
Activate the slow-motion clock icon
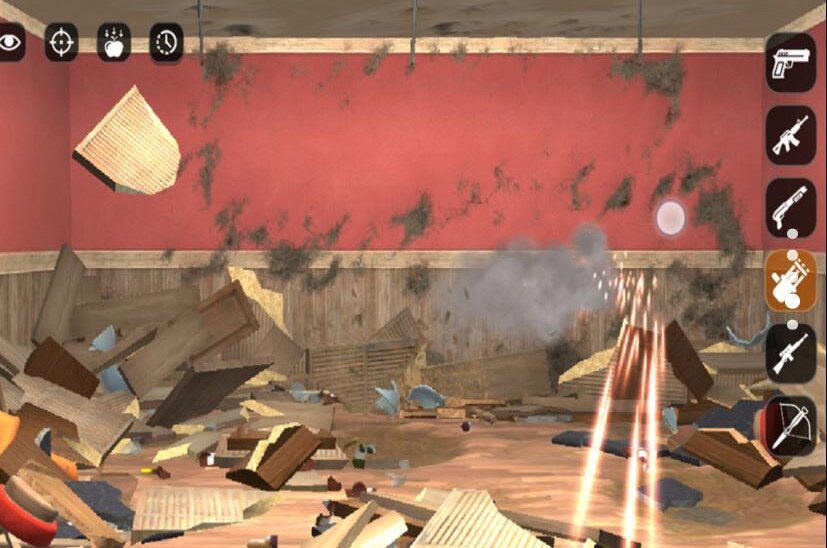[167, 42]
